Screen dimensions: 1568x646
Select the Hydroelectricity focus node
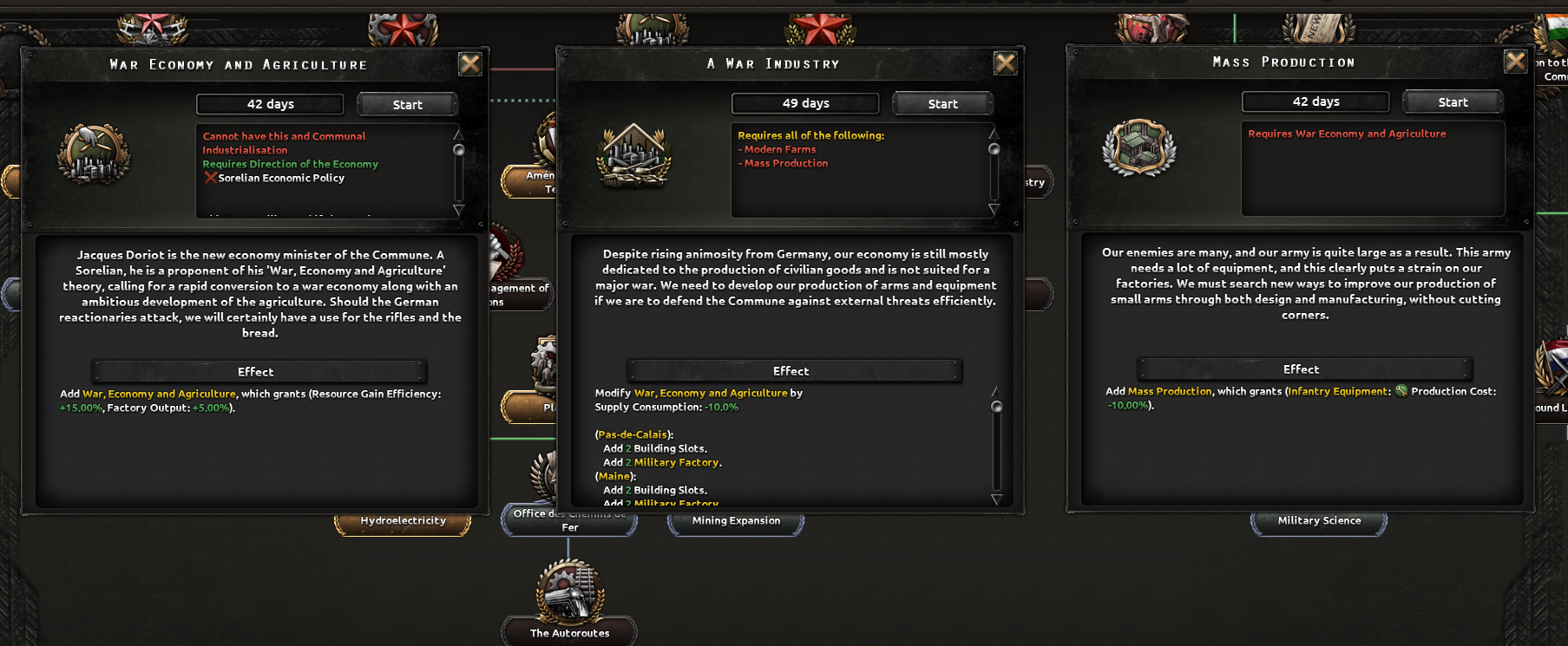coord(403,521)
